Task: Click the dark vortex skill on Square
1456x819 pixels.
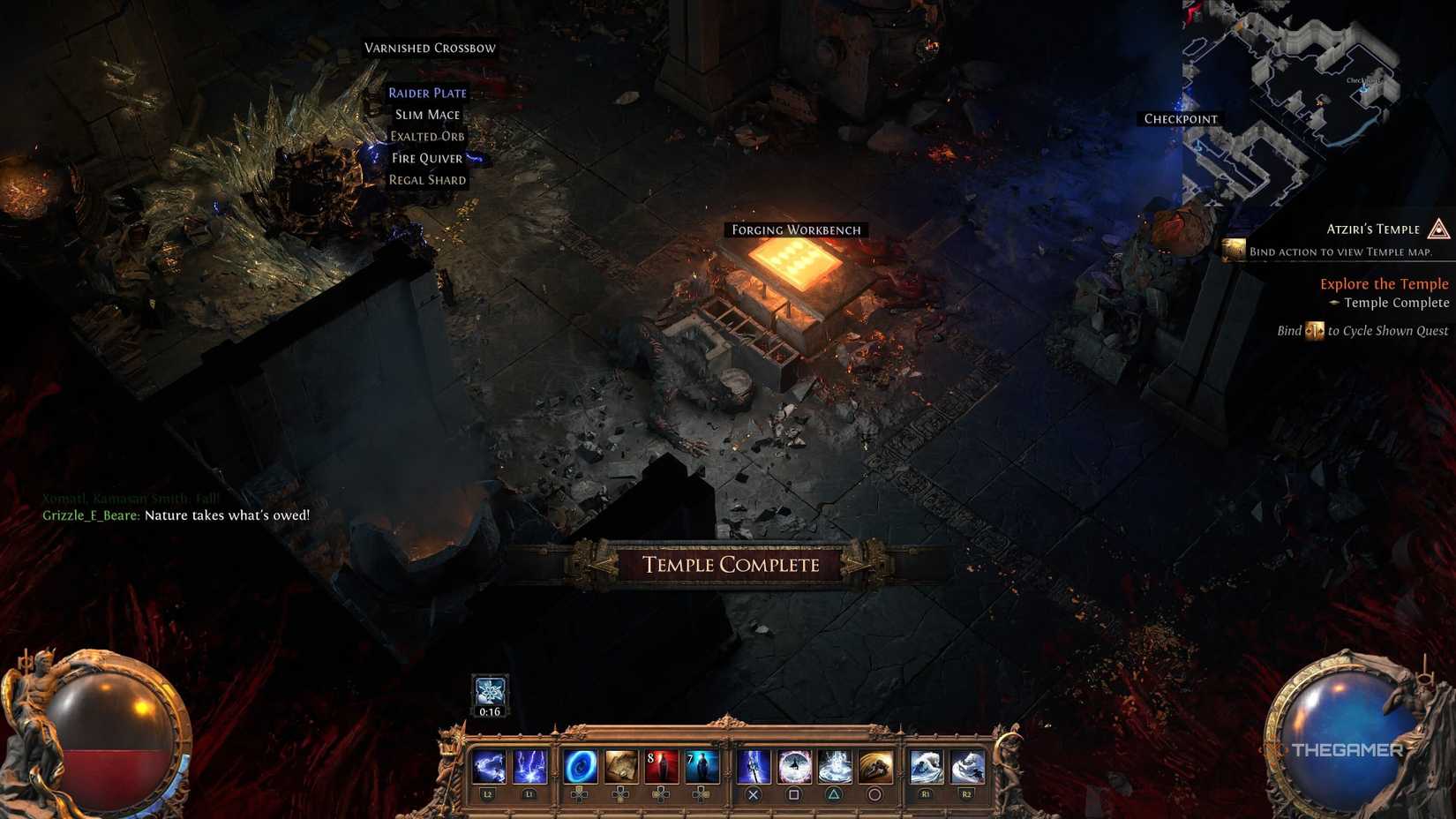Action: coord(794,766)
